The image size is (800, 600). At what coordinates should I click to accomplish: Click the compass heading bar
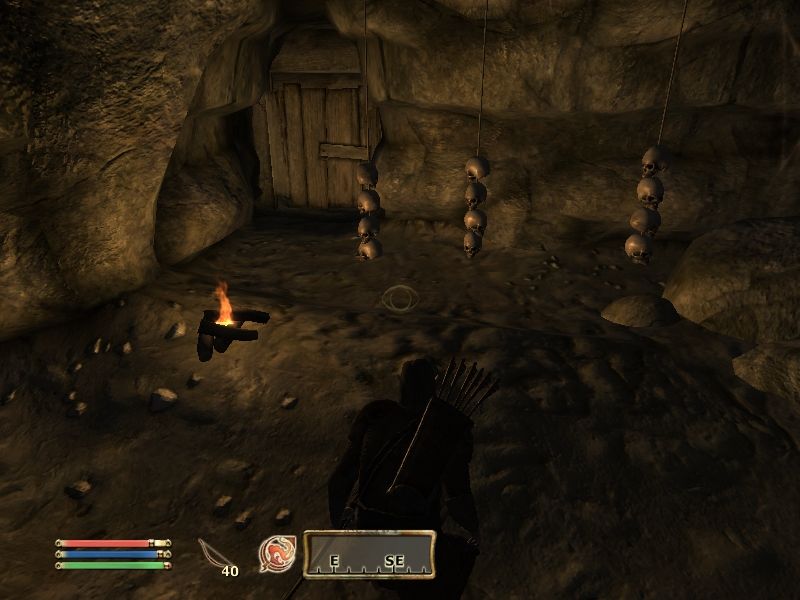pyautogui.click(x=369, y=554)
